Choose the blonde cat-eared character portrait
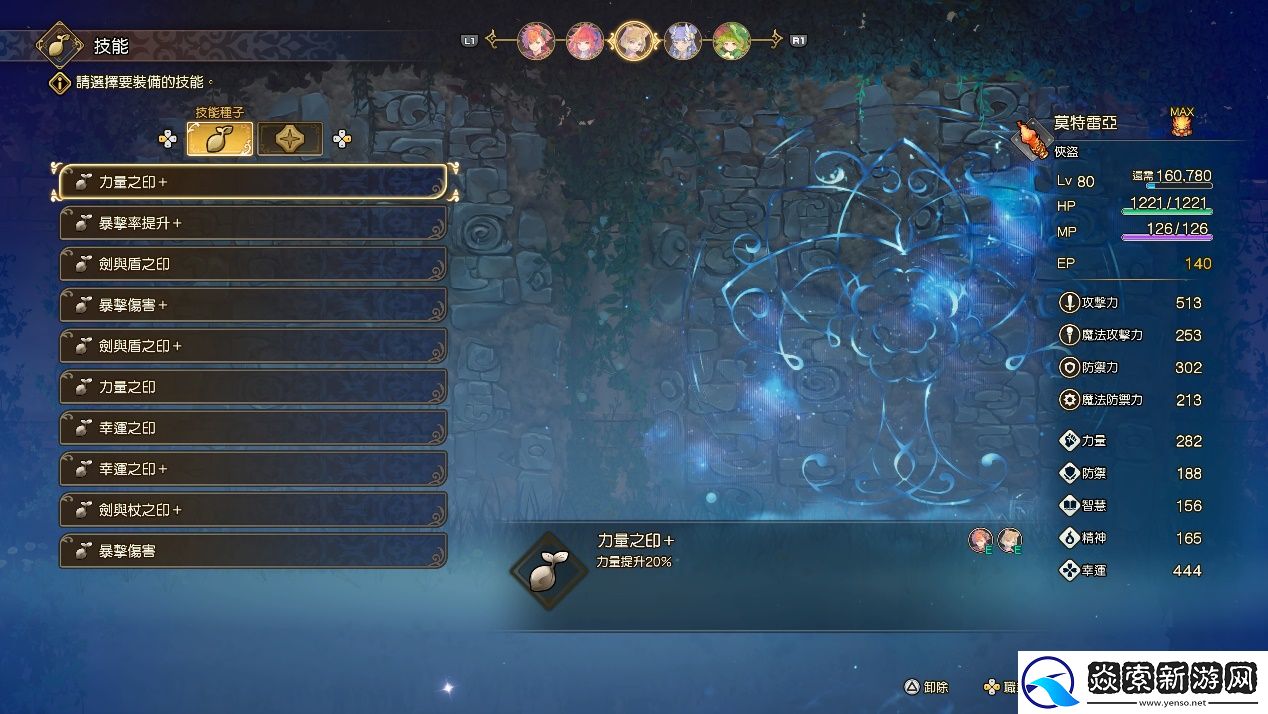 pyautogui.click(x=633, y=41)
